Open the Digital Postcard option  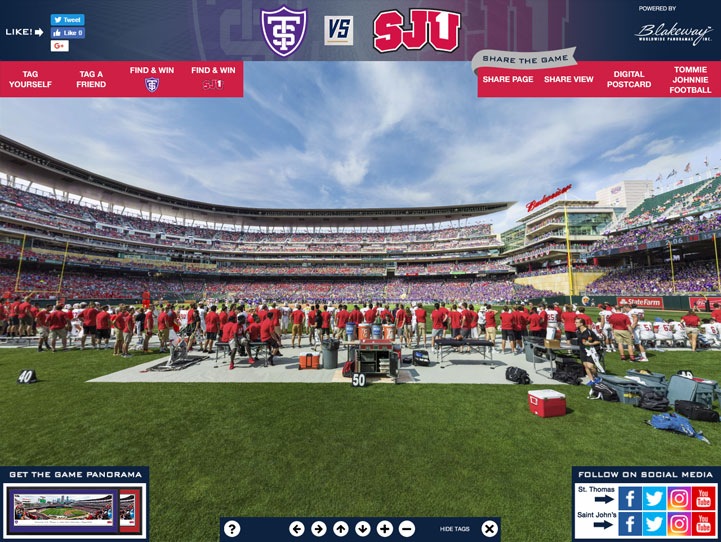coord(629,79)
